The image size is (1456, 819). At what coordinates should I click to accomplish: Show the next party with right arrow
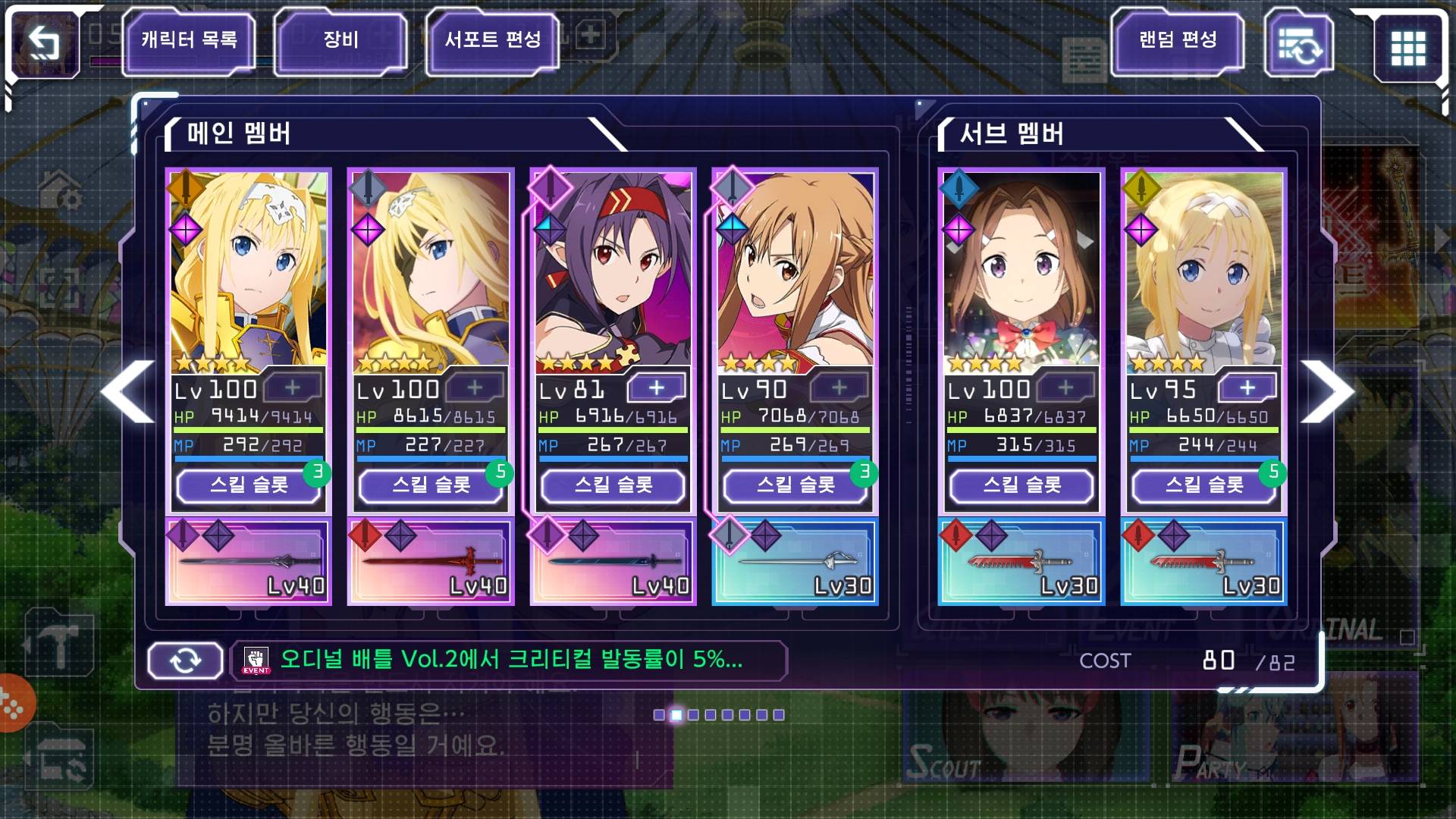point(1327,391)
